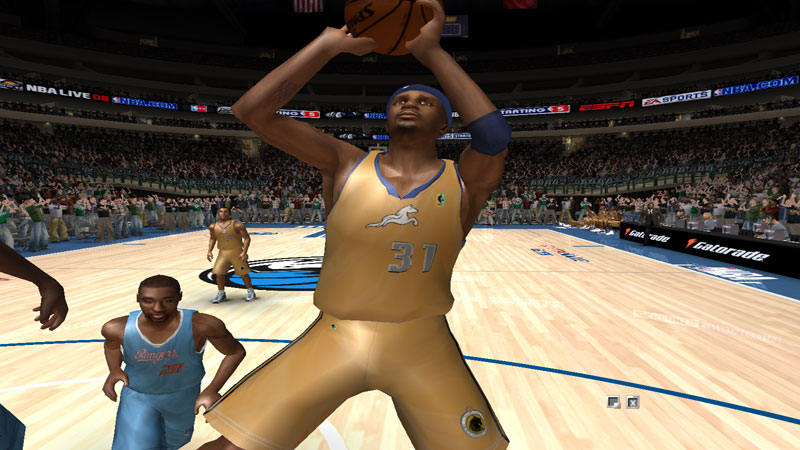Screen dimensions: 800x450
Task: Click the small resize window icon
Action: [614, 402]
